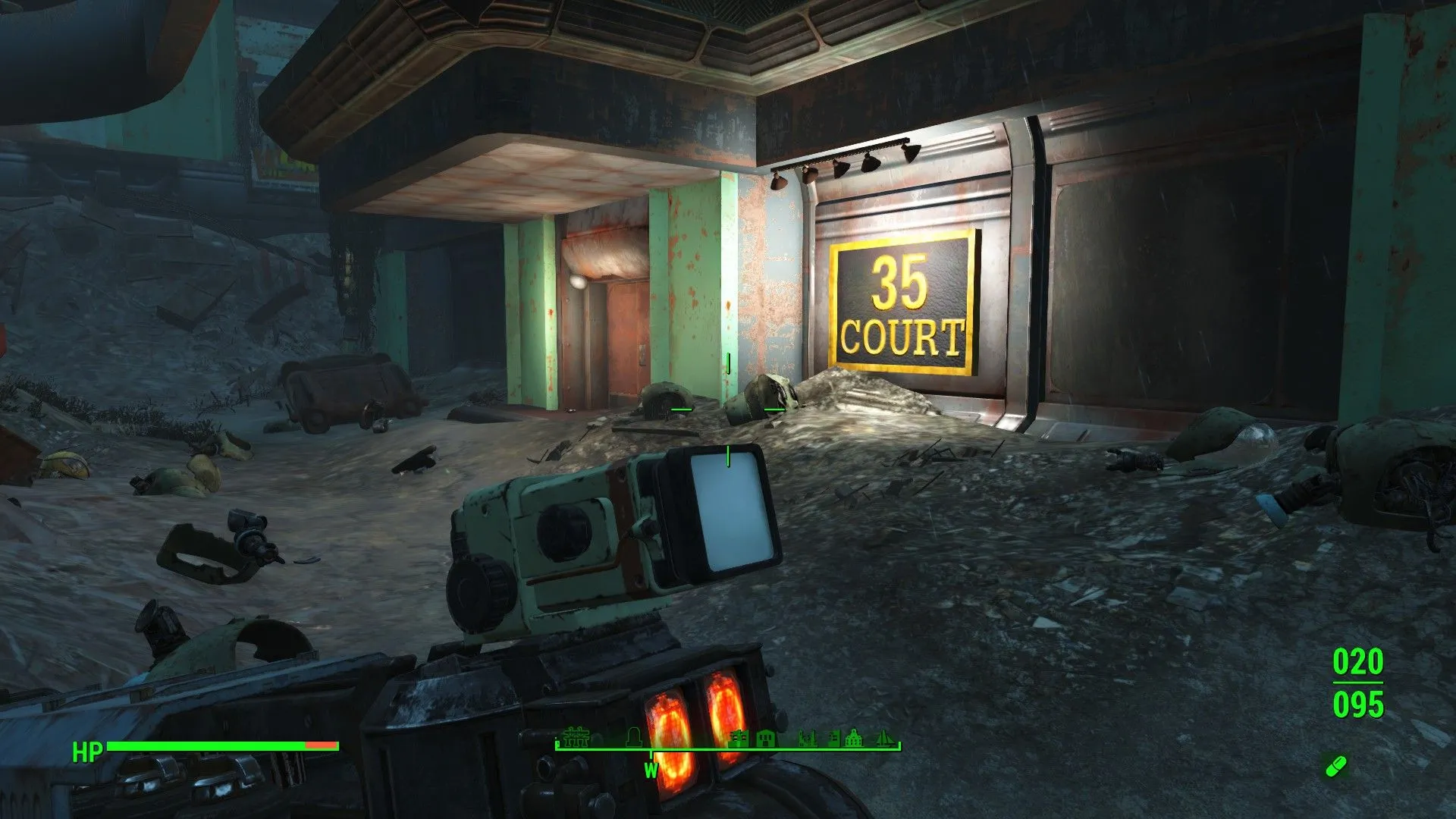Click the small building marker beside the house icon
The width and height of the screenshot is (1456, 819).
832,739
